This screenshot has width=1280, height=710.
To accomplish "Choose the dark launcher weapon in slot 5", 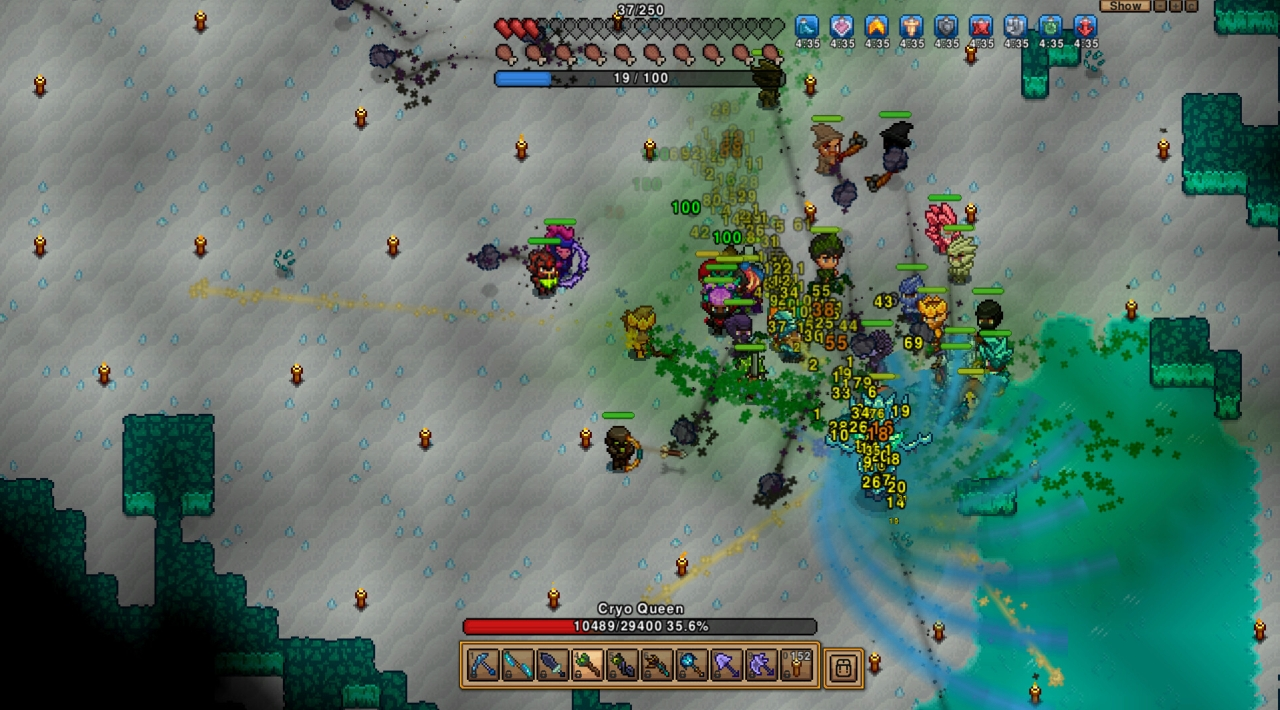I will (623, 666).
